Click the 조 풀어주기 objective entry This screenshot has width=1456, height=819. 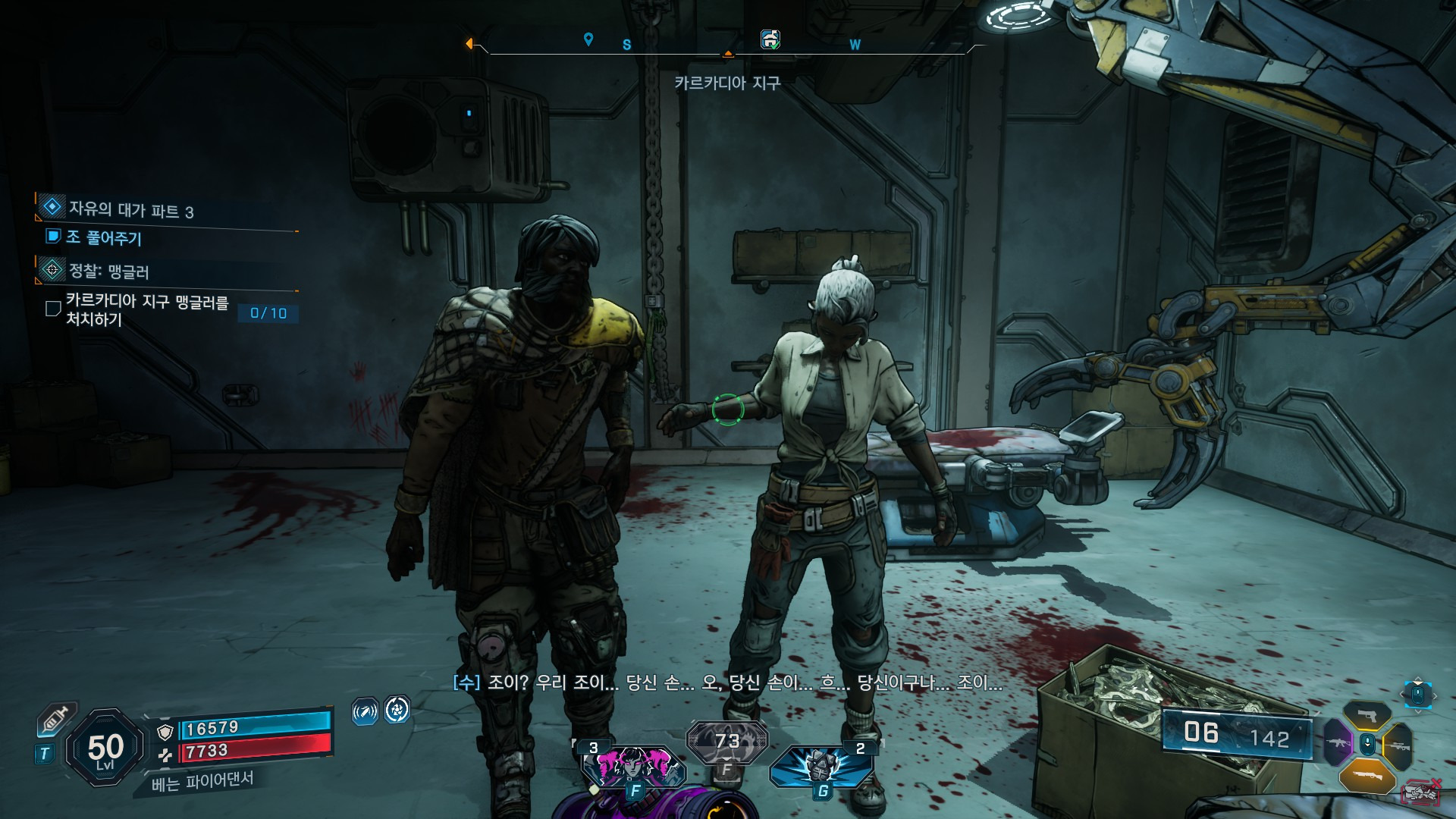tap(104, 237)
